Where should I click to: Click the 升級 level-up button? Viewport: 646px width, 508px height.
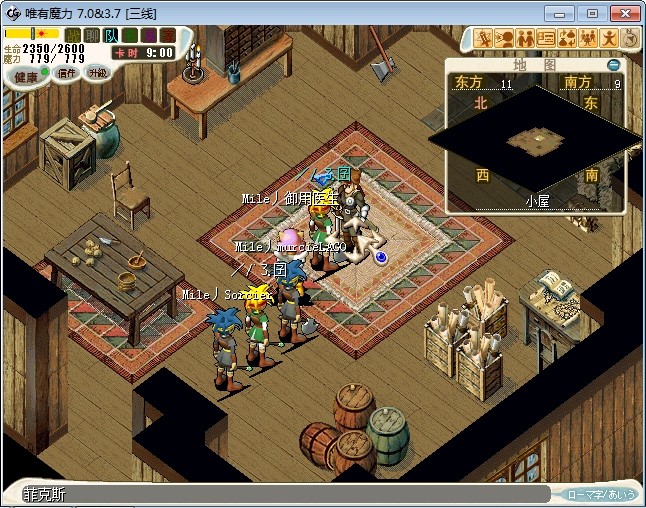coord(97,72)
